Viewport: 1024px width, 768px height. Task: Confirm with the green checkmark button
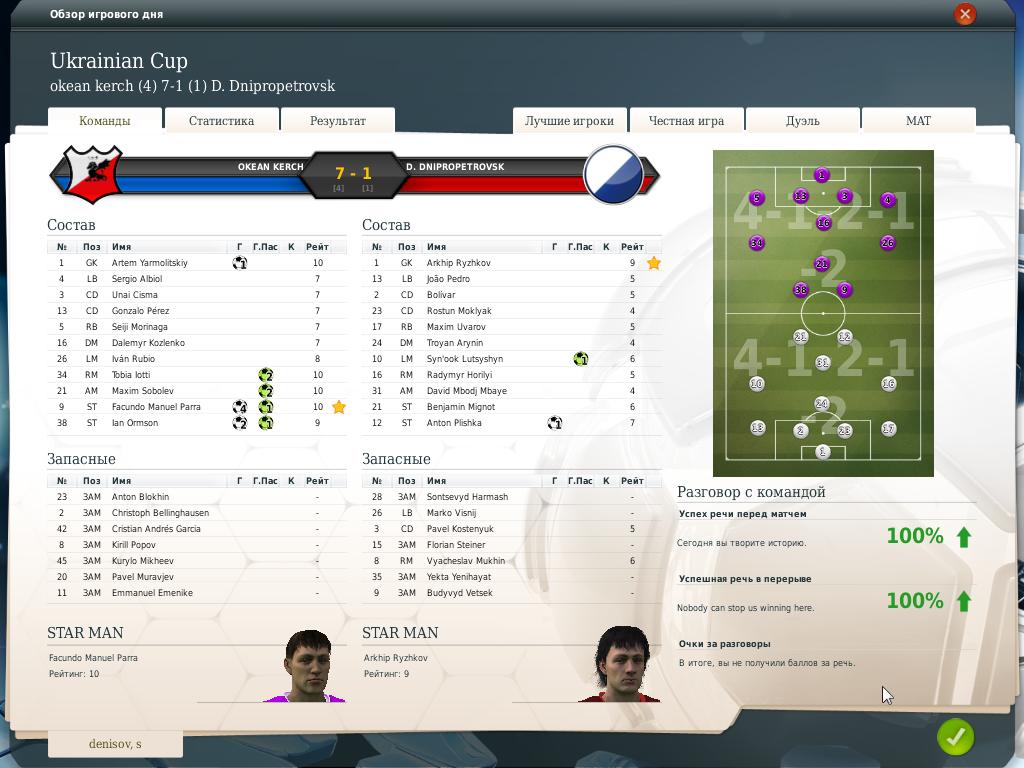(955, 737)
